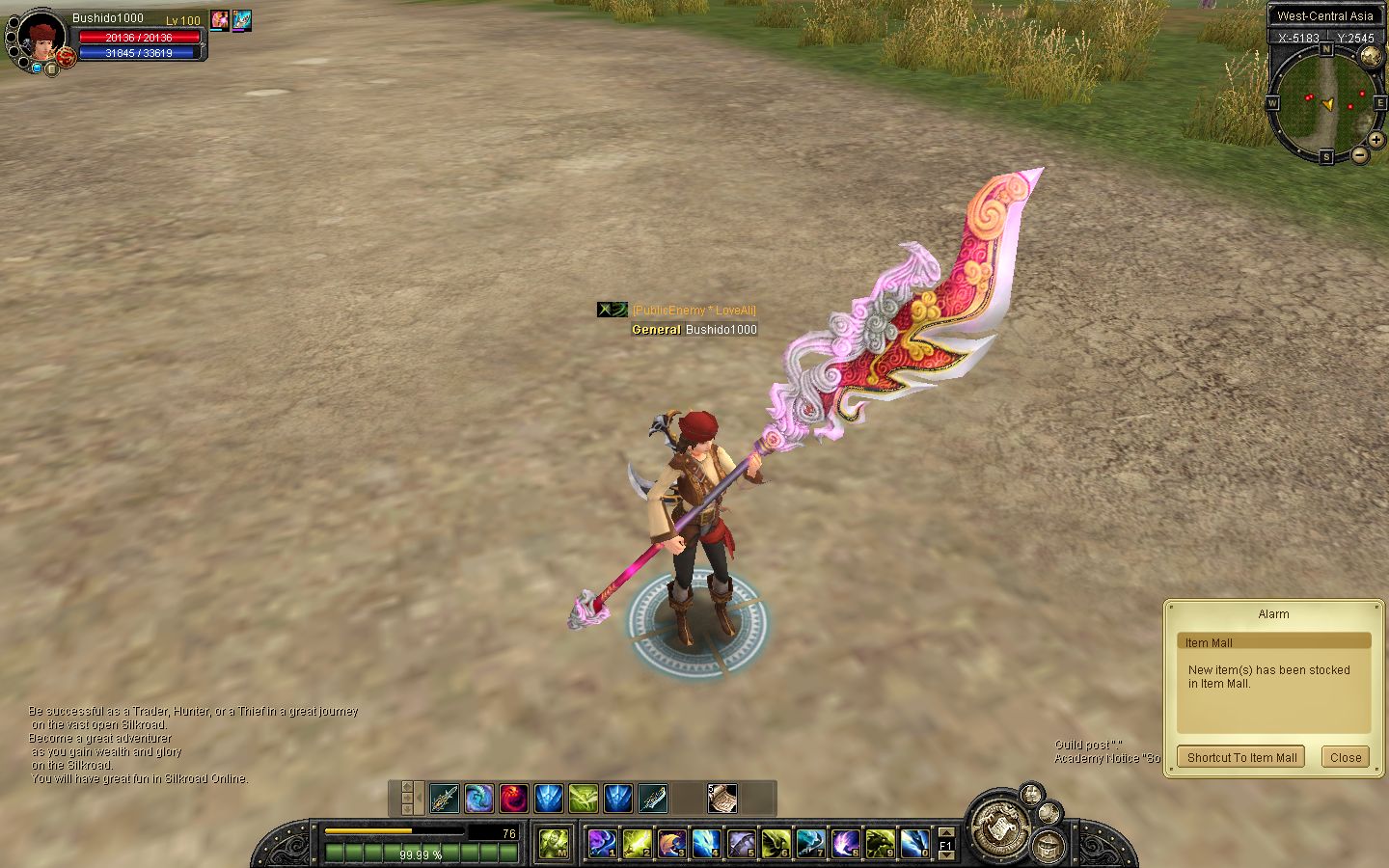Activate the skill in hotbar slot 0
The width and height of the screenshot is (1389, 868).
pos(914,844)
